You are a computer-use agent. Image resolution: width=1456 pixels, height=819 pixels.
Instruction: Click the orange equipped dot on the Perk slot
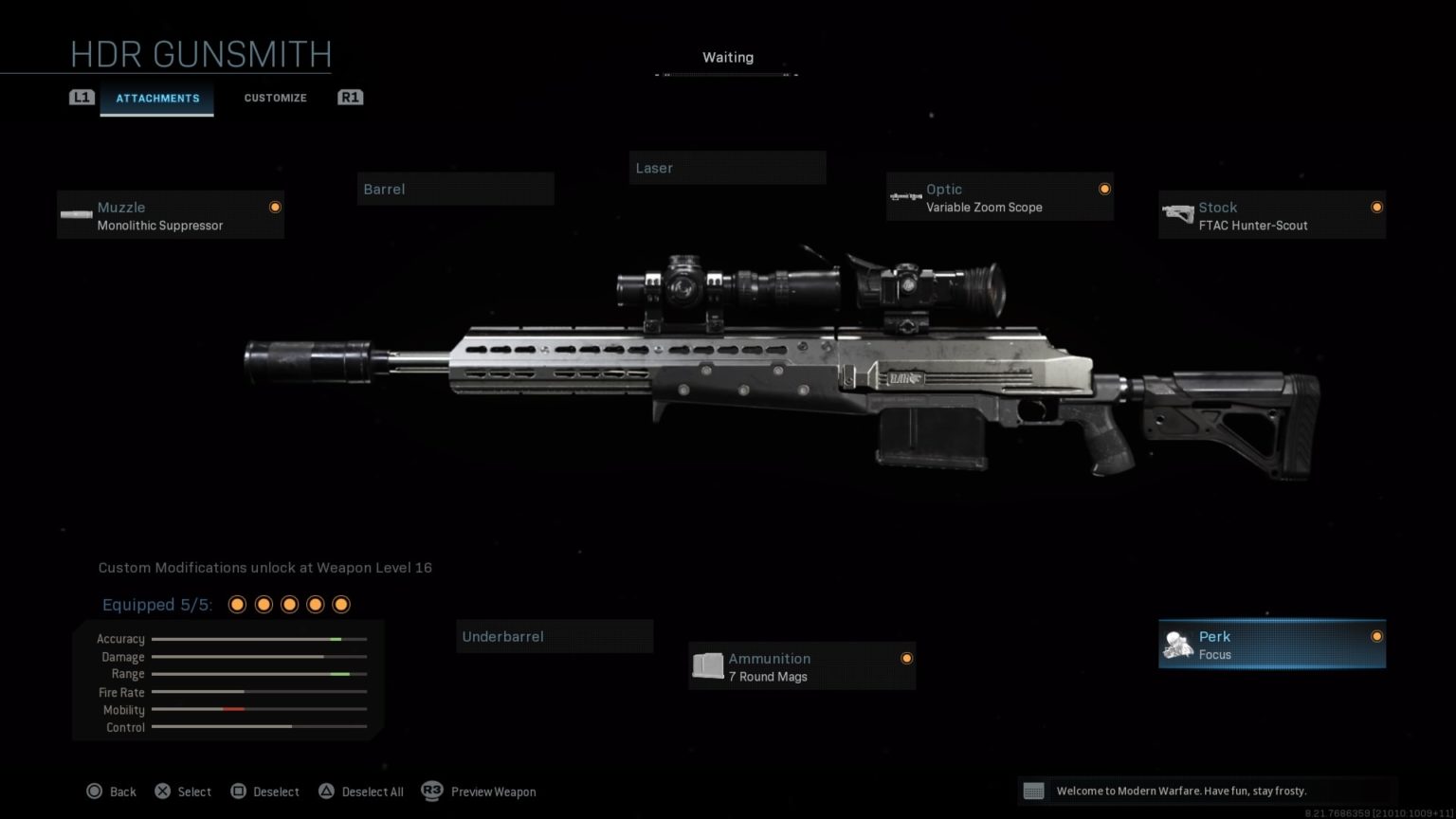click(x=1376, y=636)
